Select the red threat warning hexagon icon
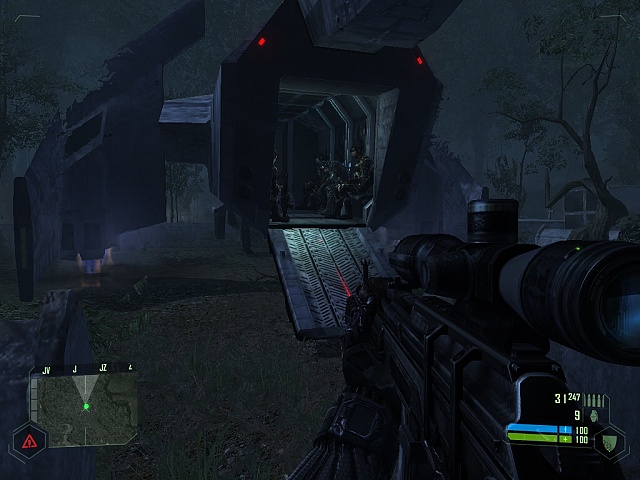The width and height of the screenshot is (640, 480). click(29, 439)
